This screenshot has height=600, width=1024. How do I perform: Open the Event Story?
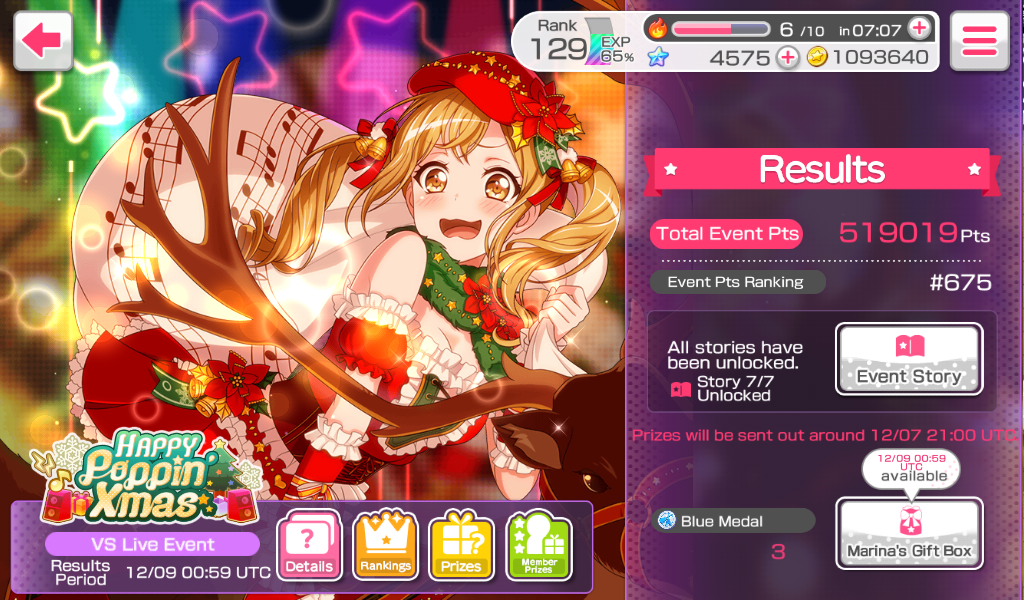pos(909,359)
